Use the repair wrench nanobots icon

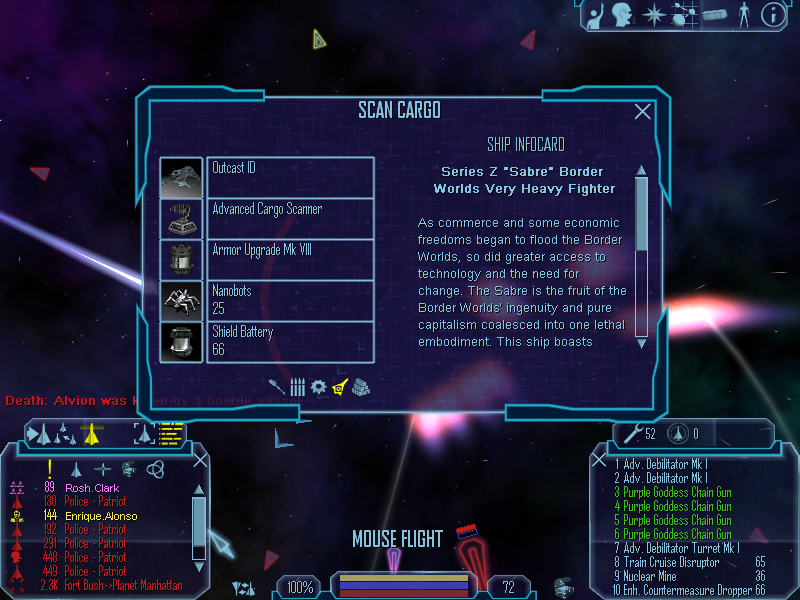click(x=631, y=433)
